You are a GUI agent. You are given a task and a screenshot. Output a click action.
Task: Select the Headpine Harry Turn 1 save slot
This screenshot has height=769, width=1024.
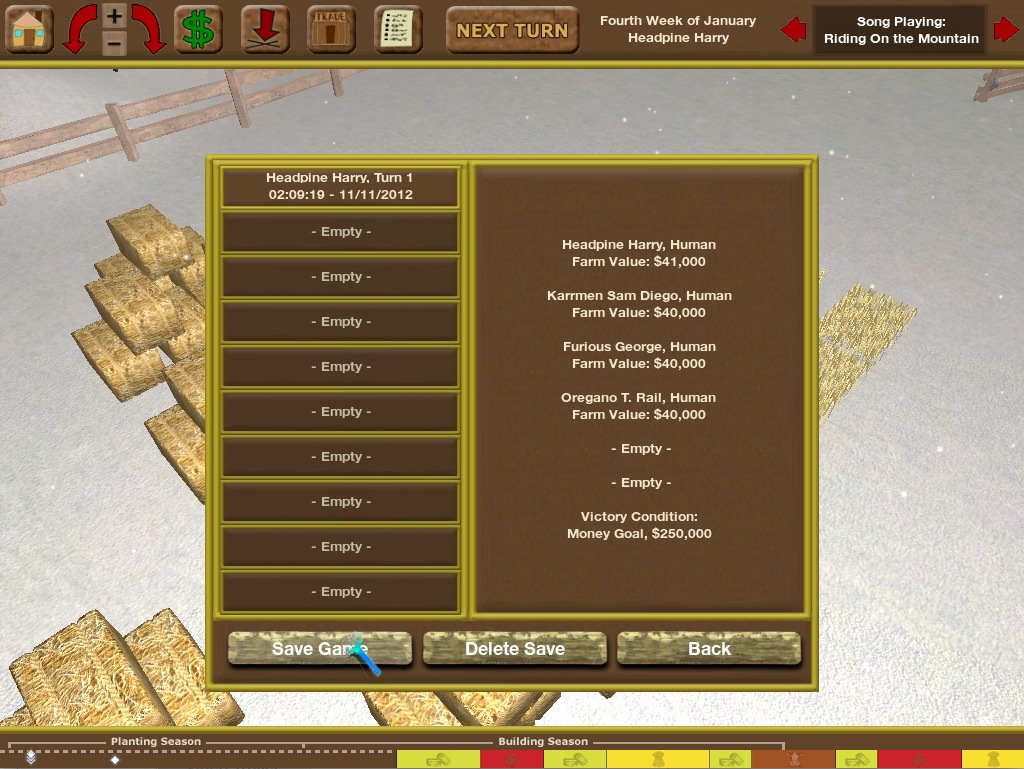[340, 186]
